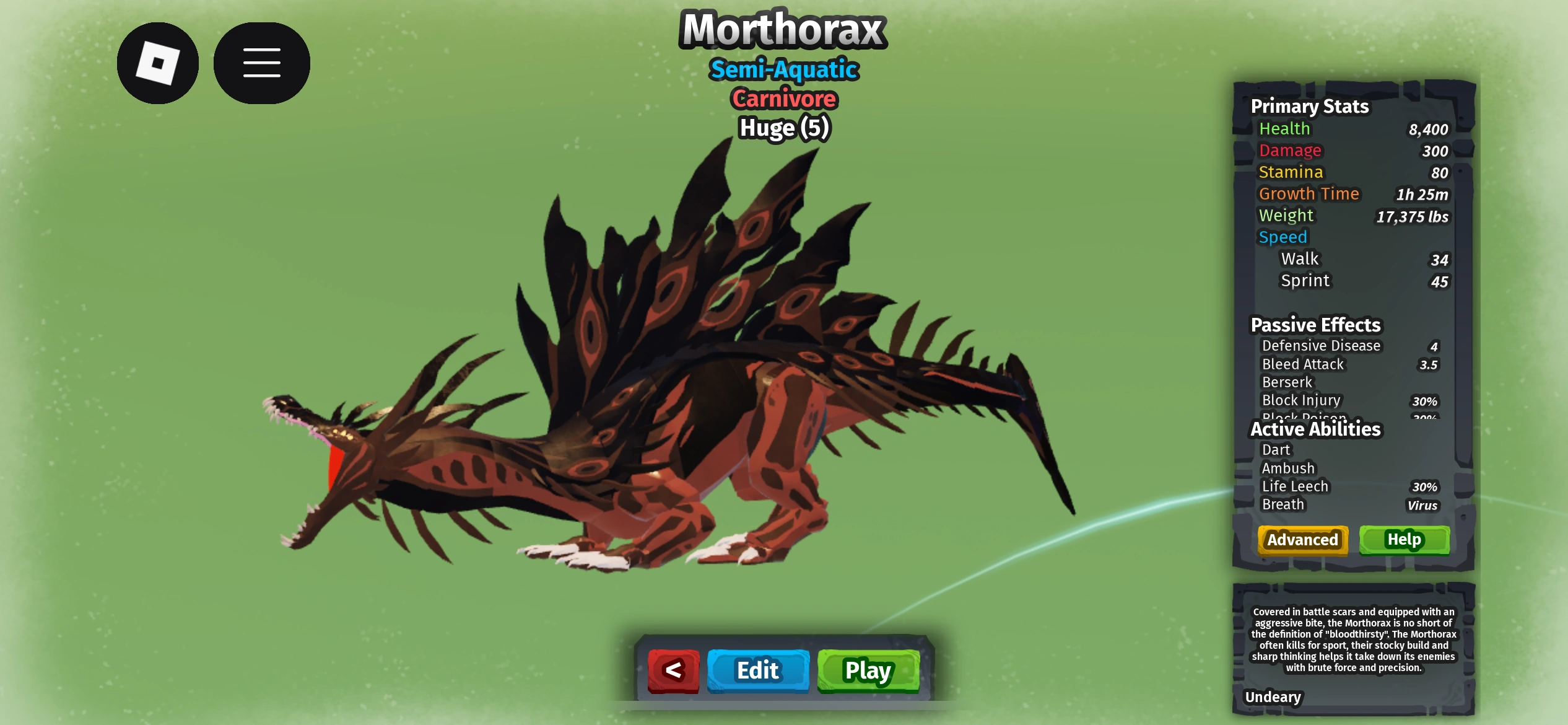Toggle the Berserk passive effect
The image size is (1568, 725).
coord(1287,382)
